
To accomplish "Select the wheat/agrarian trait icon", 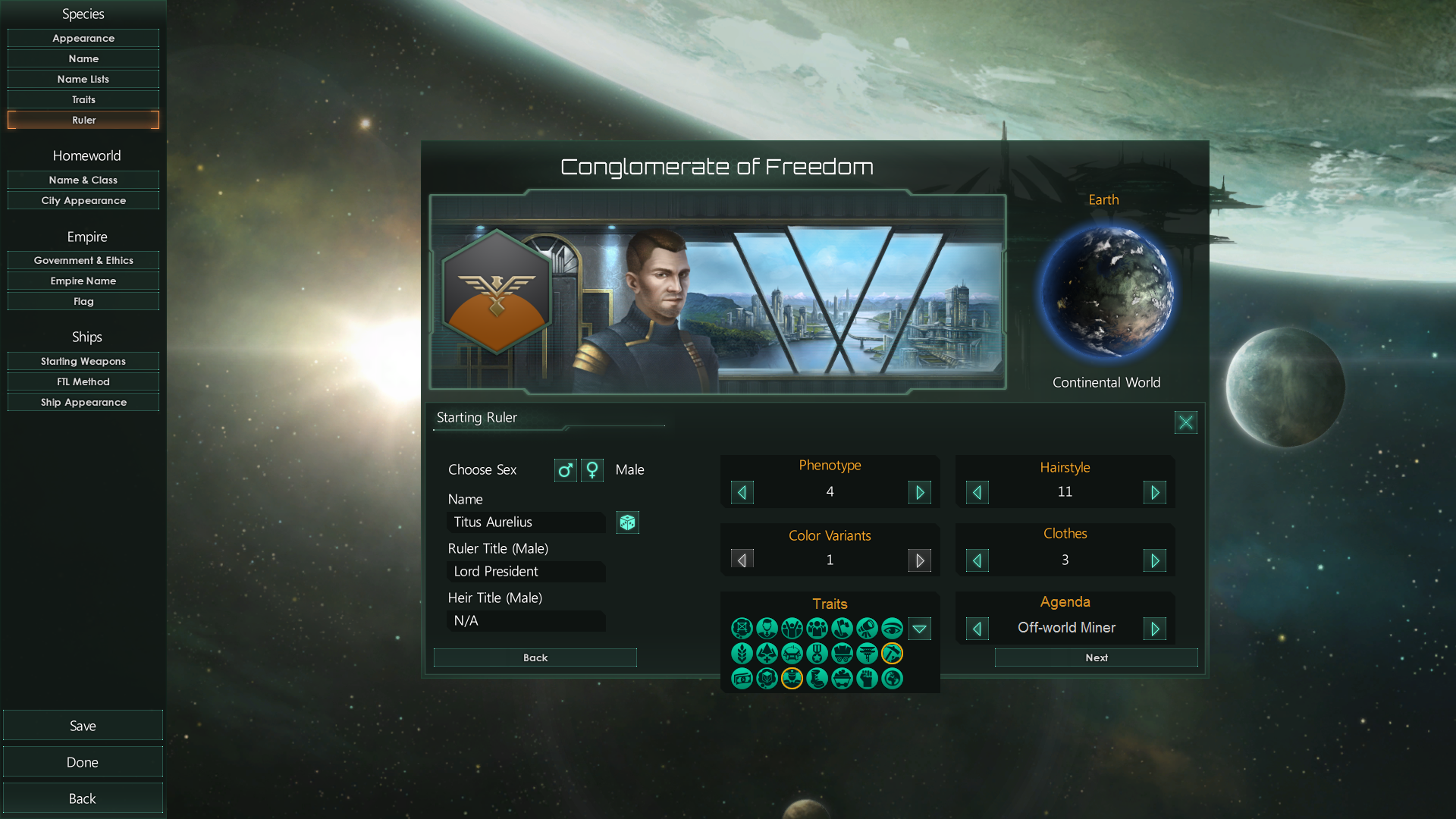I will pos(742,654).
